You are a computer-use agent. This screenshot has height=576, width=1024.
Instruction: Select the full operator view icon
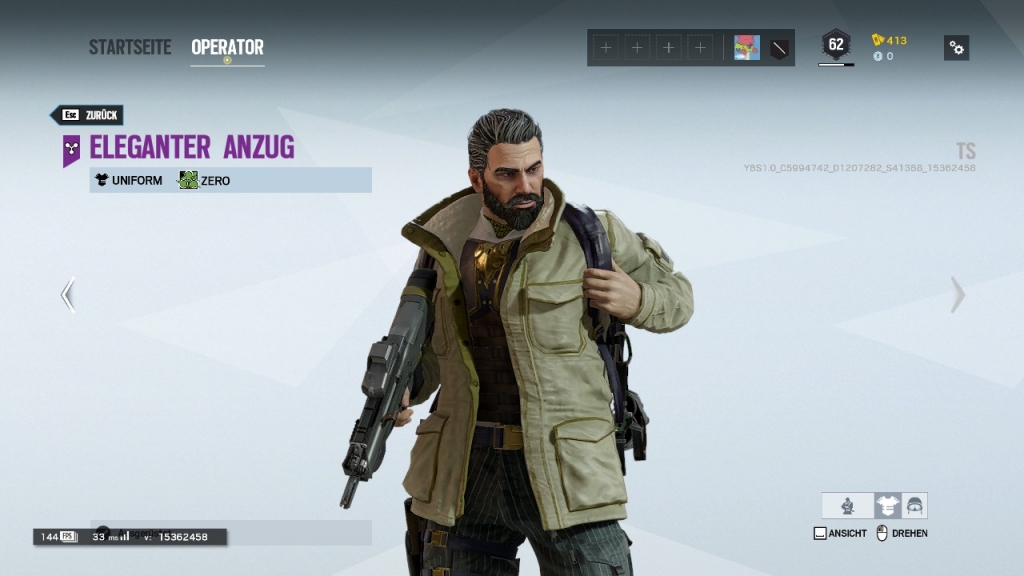point(847,506)
